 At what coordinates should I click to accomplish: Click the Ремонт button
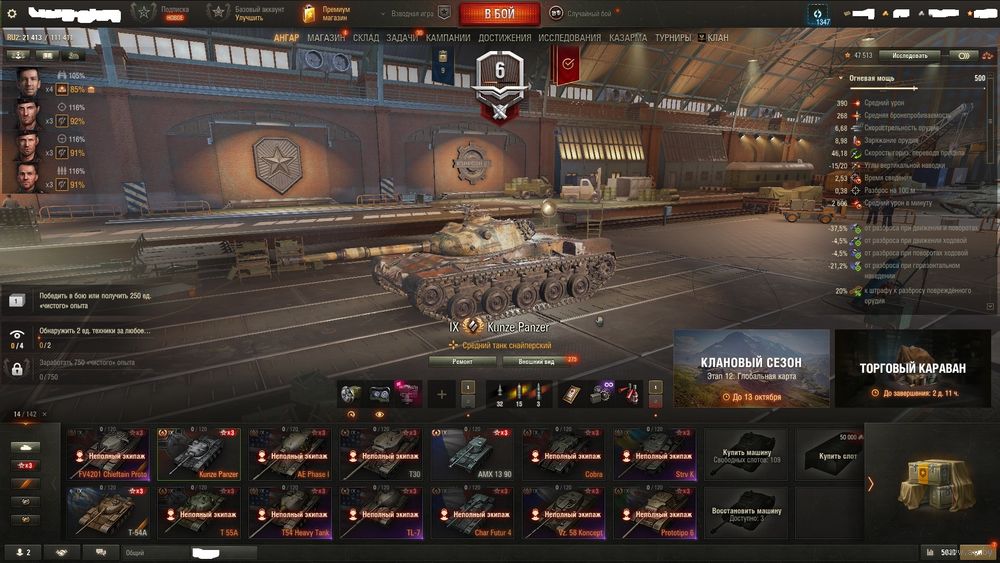click(462, 360)
